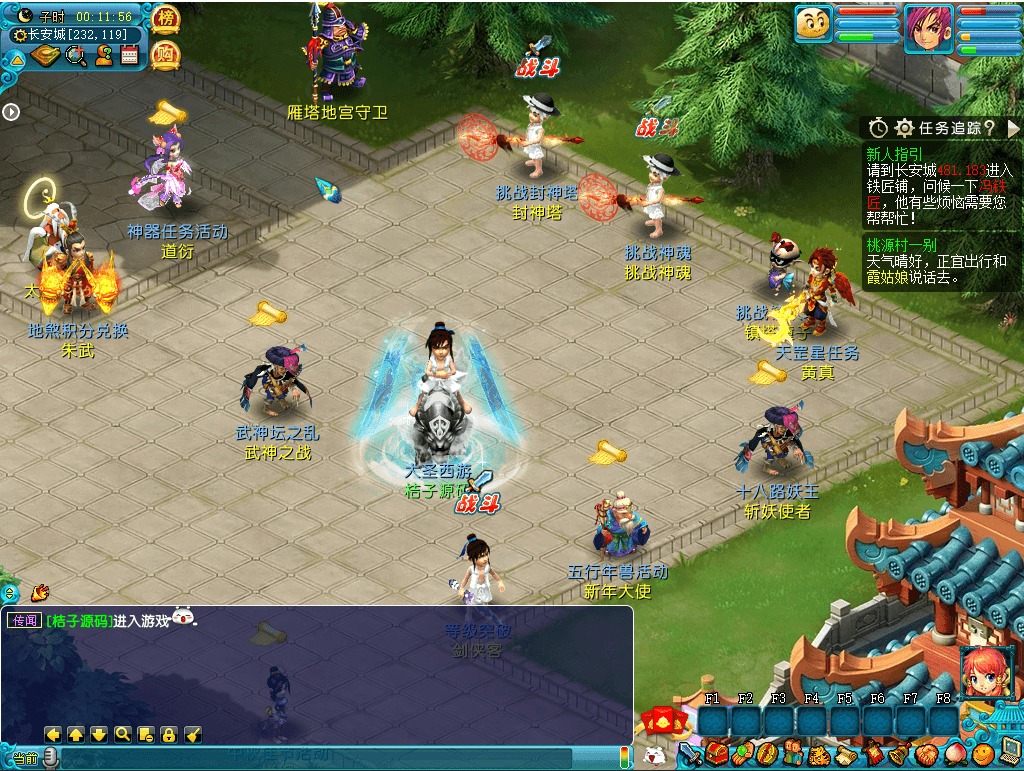Image resolution: width=1024 pixels, height=771 pixels.
Task: Lock the chat window with padlock button
Action: coord(169,735)
